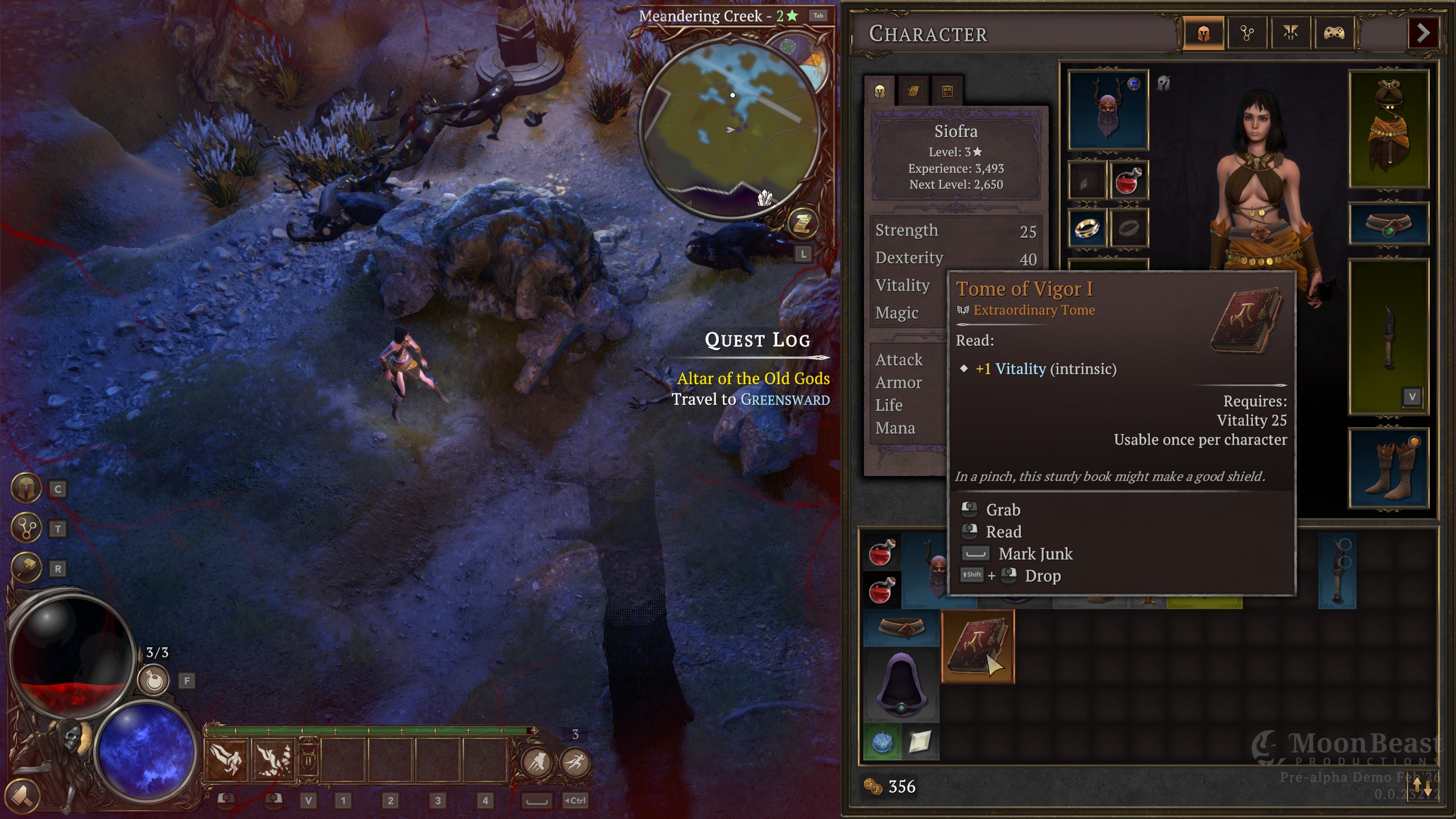Open the quest scroll icon below the minimap
Viewport: 1456px width, 819px height.
point(802,224)
